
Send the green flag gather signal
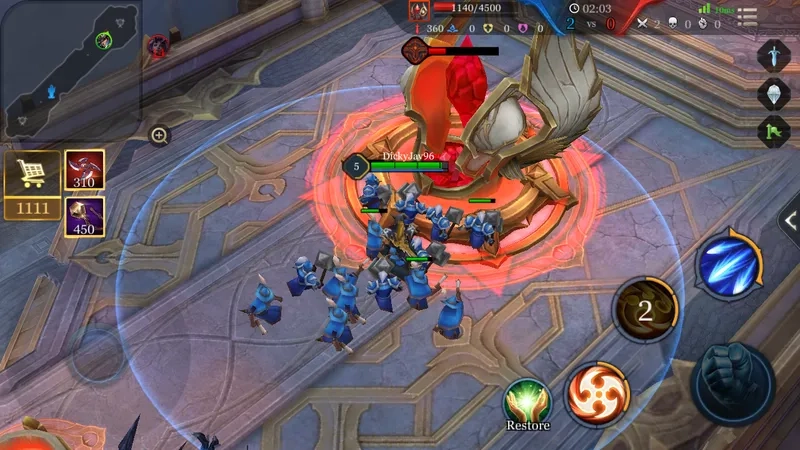pyautogui.click(x=774, y=132)
